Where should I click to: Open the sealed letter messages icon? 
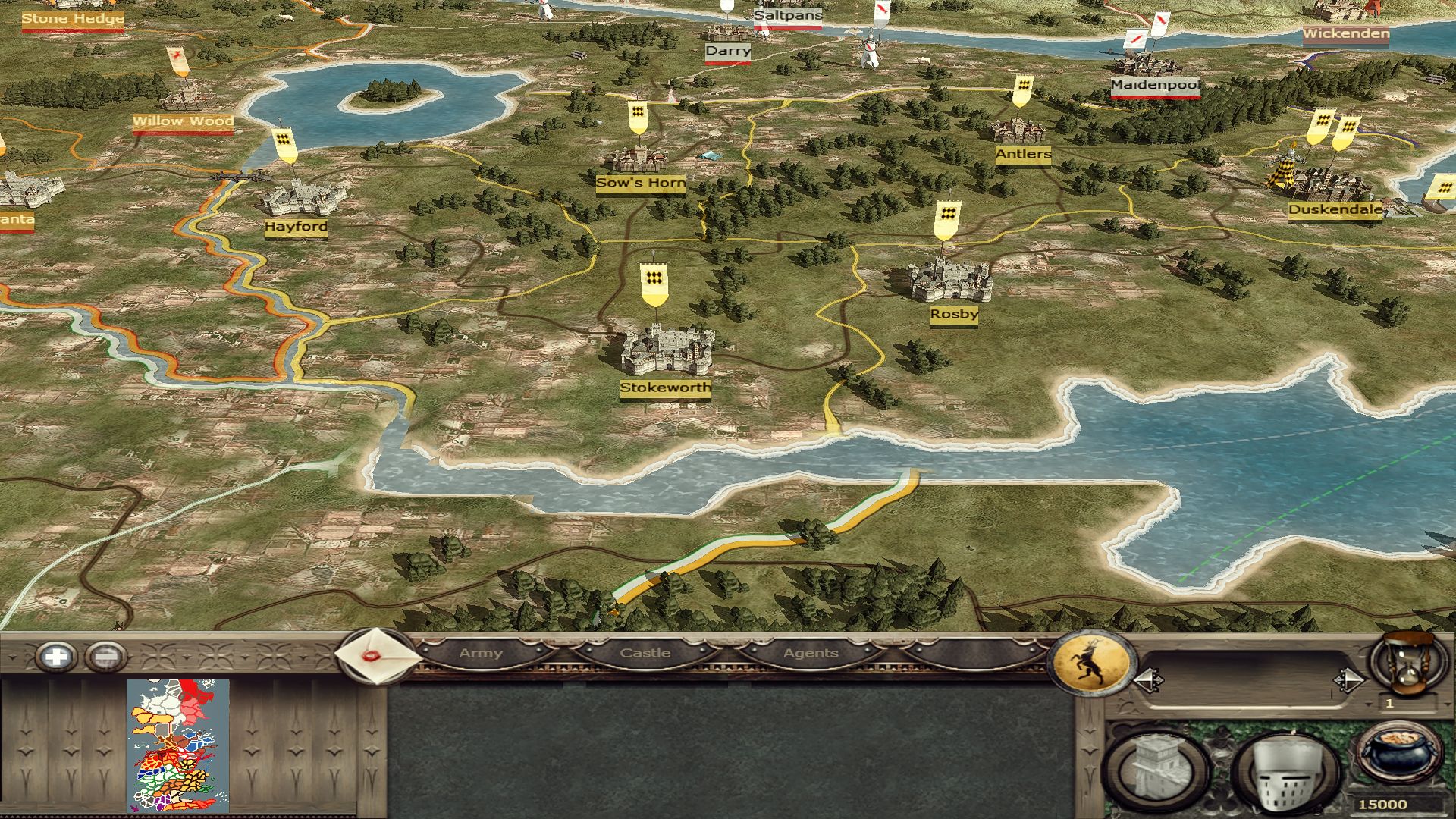pos(377,655)
